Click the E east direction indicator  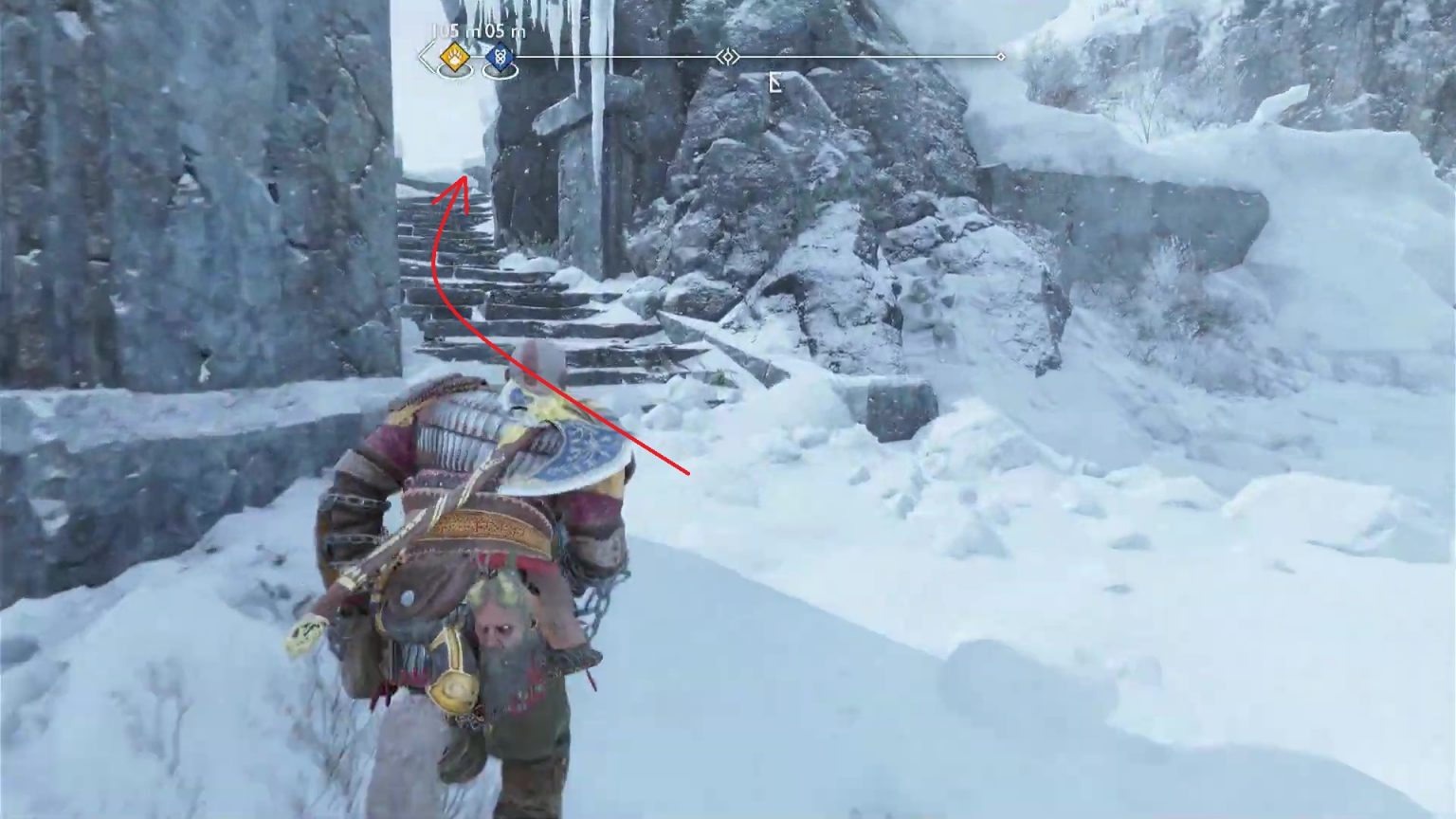point(775,82)
